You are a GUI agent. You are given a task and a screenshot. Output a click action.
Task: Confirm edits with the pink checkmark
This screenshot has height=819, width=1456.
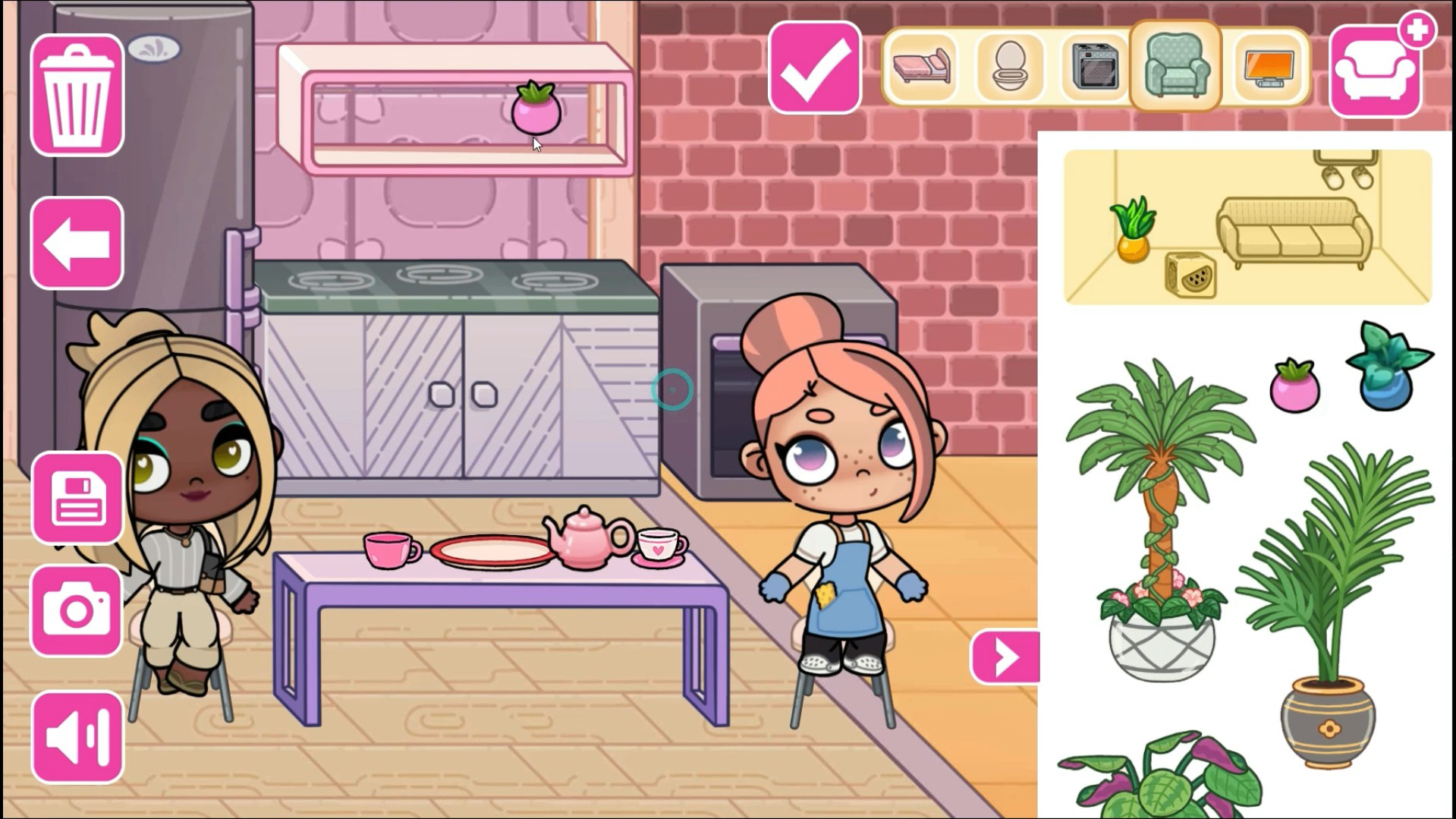[813, 65]
